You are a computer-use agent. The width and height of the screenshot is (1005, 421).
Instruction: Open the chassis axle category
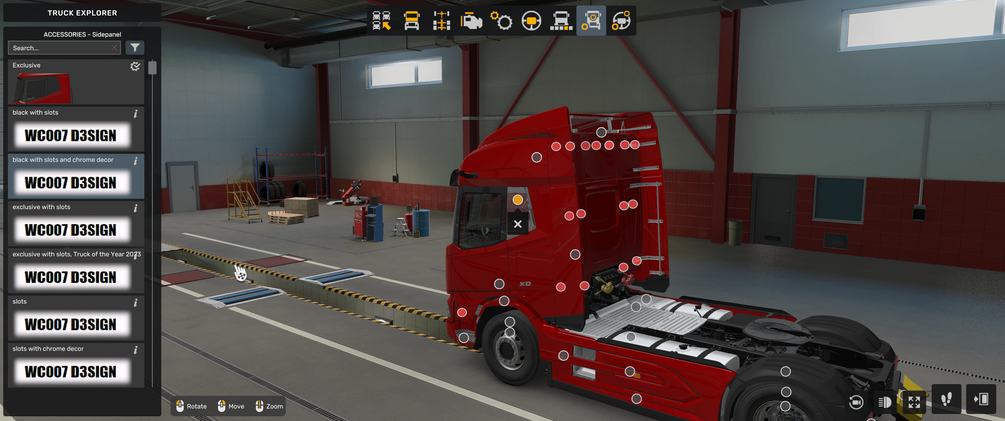(x=442, y=20)
